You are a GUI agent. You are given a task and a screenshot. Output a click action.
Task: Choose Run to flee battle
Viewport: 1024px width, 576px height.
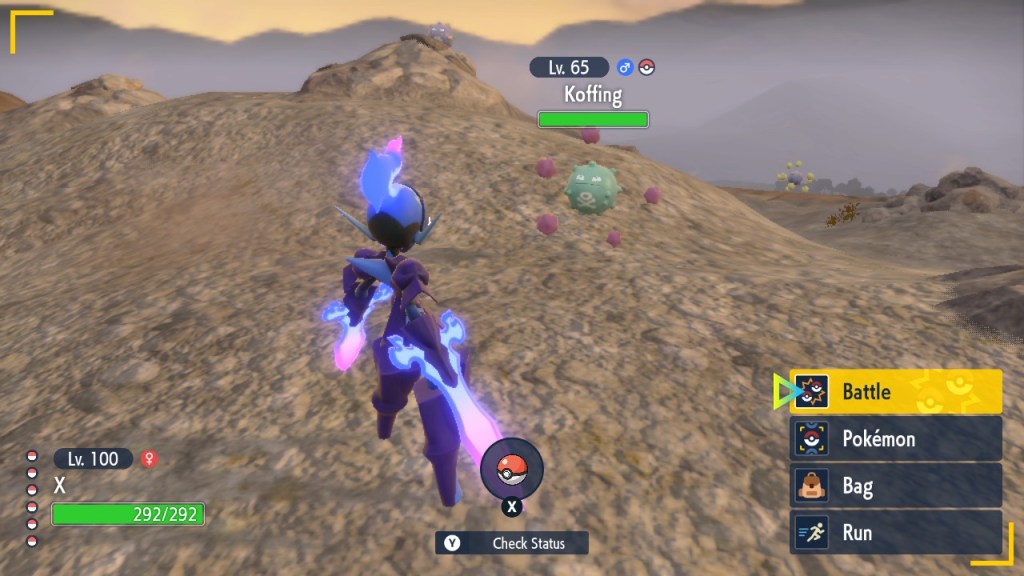896,533
